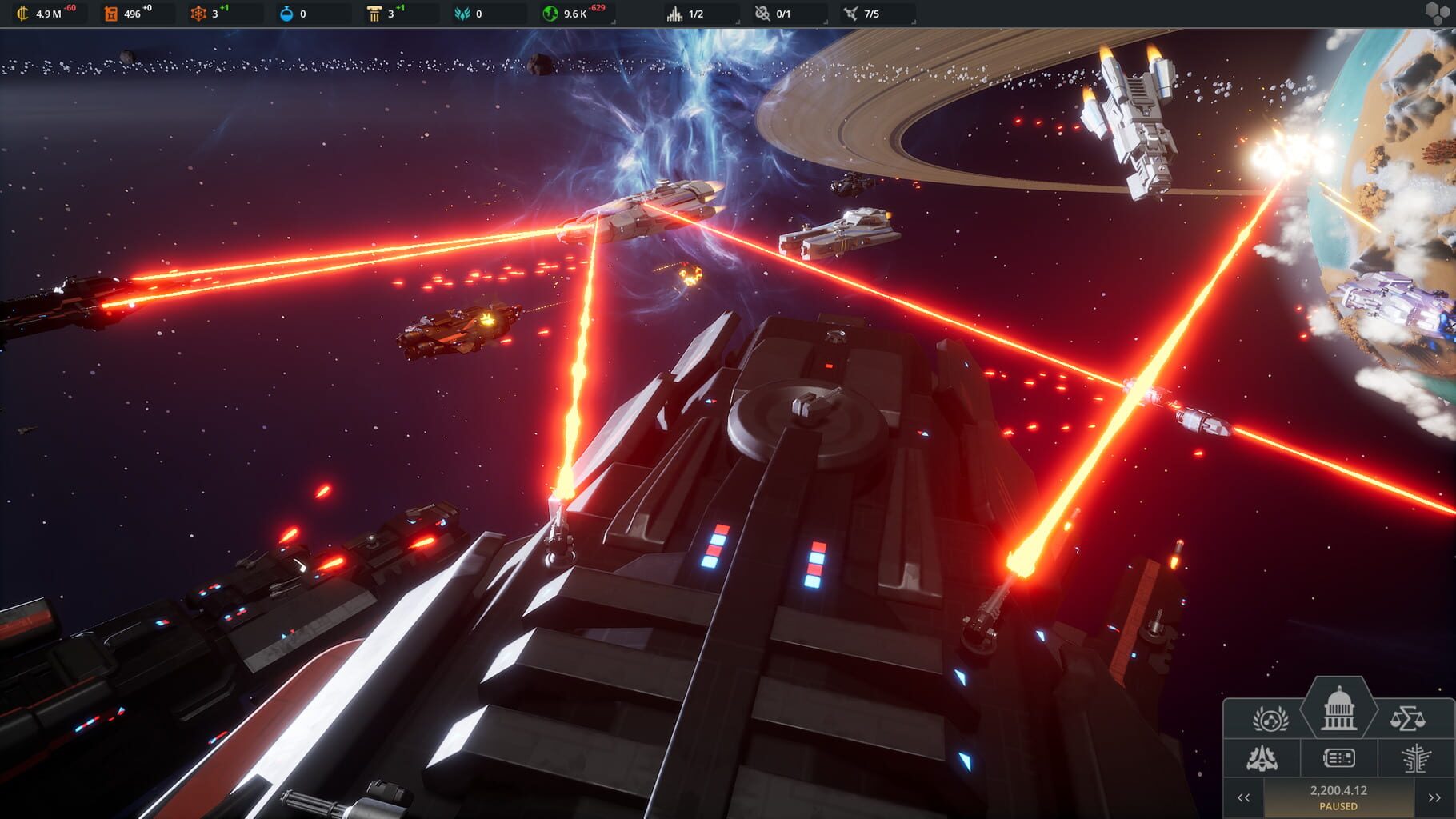Expand the population tile corner arrow
Screen dimensions: 1456x819
point(614,22)
